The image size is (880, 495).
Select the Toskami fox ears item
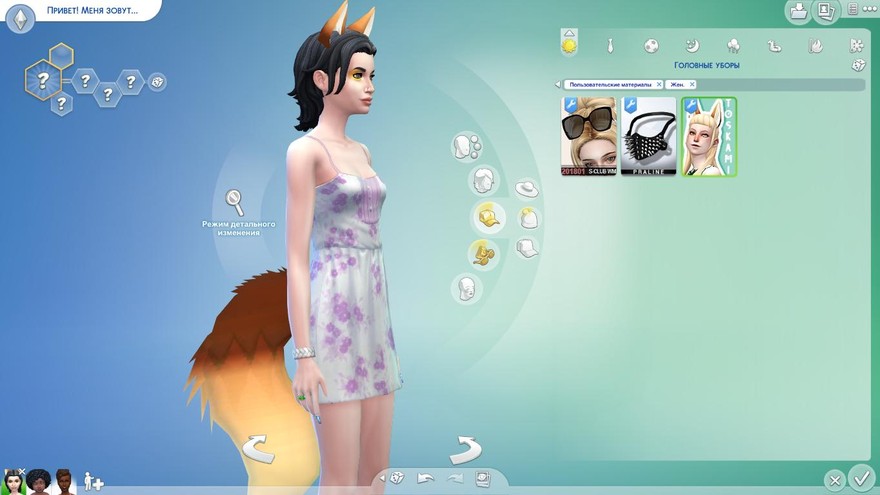pos(709,136)
